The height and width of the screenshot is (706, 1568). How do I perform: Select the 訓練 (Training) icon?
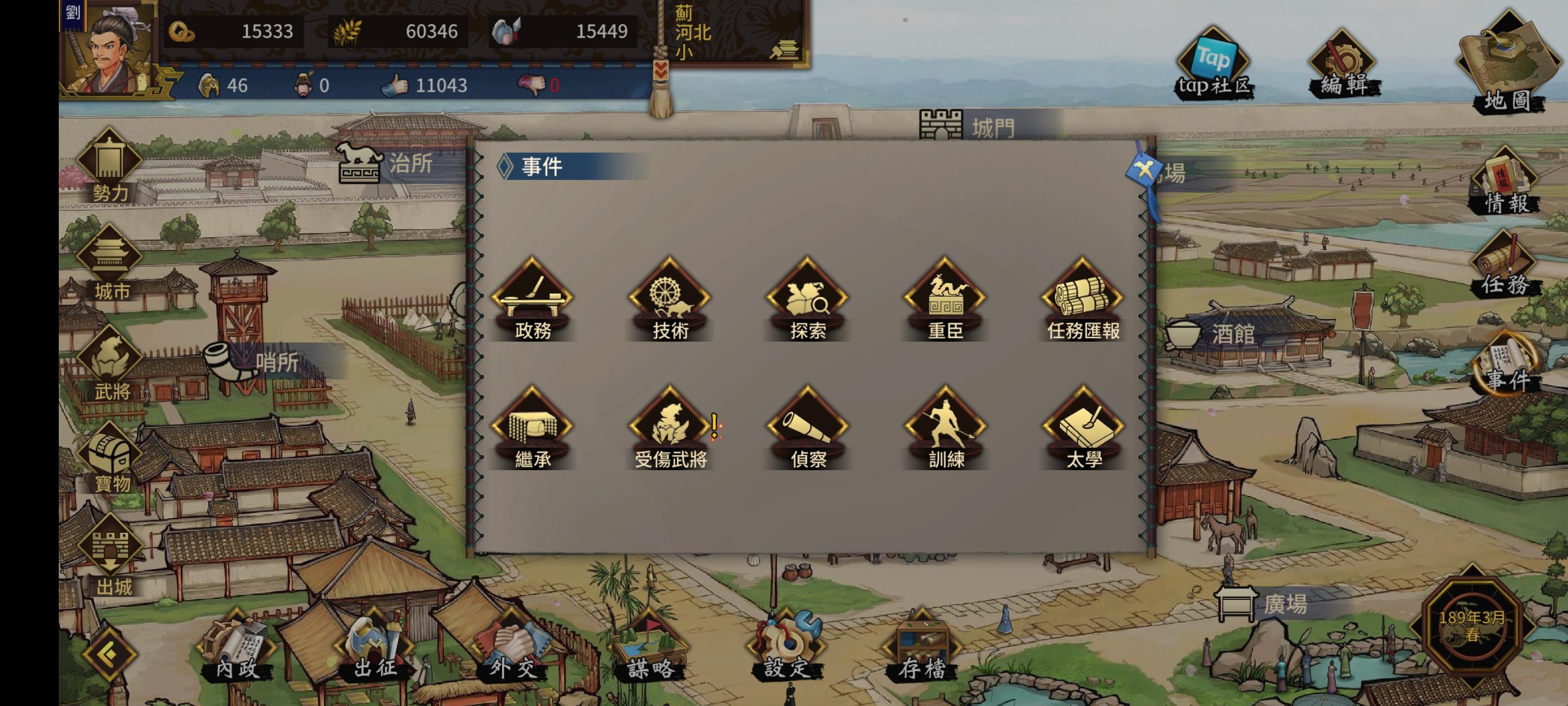(x=945, y=429)
